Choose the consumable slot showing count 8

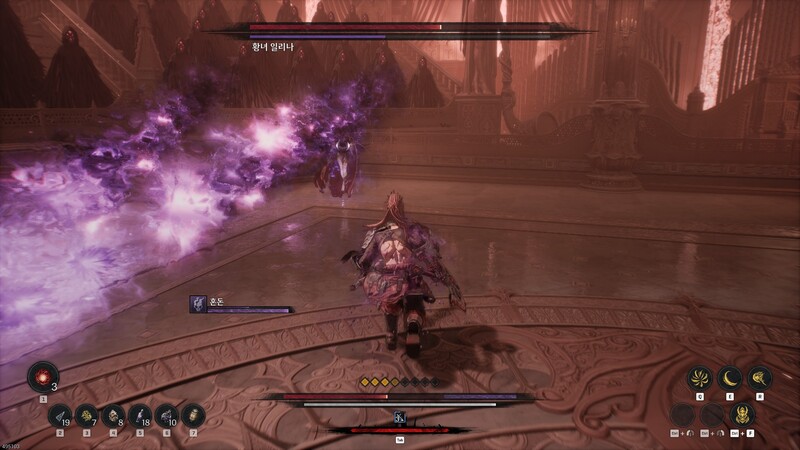click(x=113, y=415)
